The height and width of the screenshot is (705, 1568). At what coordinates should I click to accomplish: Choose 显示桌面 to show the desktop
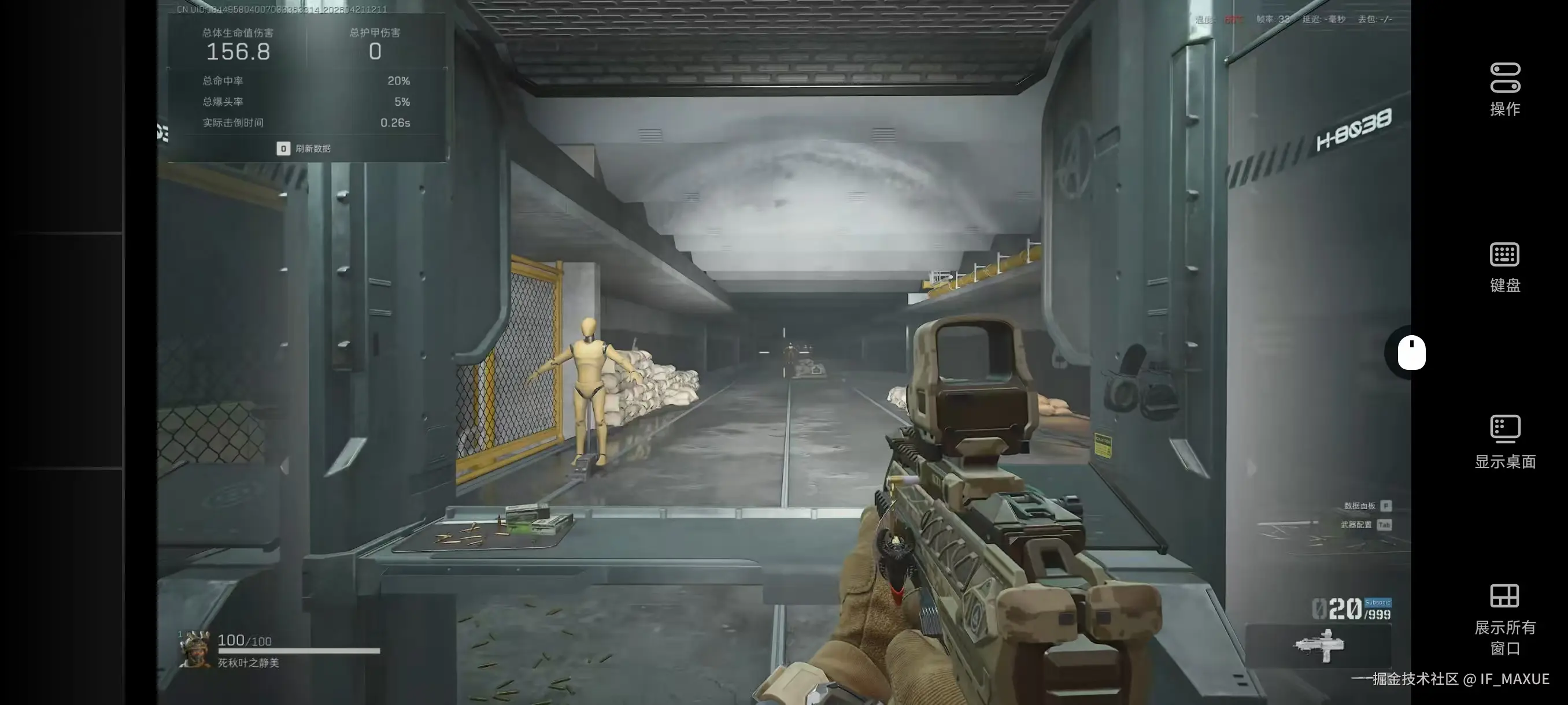point(1505,442)
